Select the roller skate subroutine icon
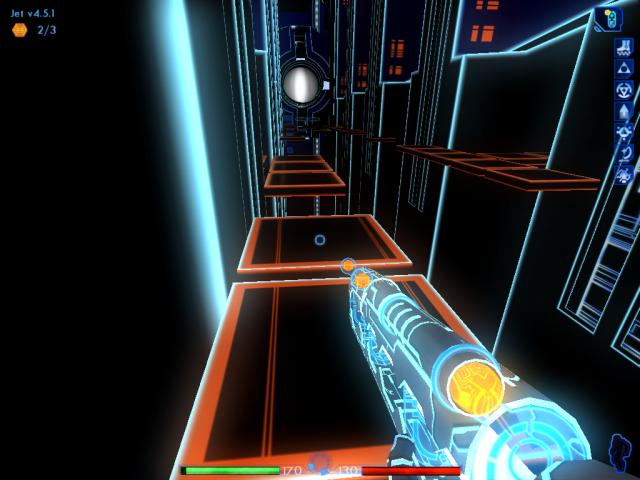Screen dimensions: 640x480 [x=623, y=48]
